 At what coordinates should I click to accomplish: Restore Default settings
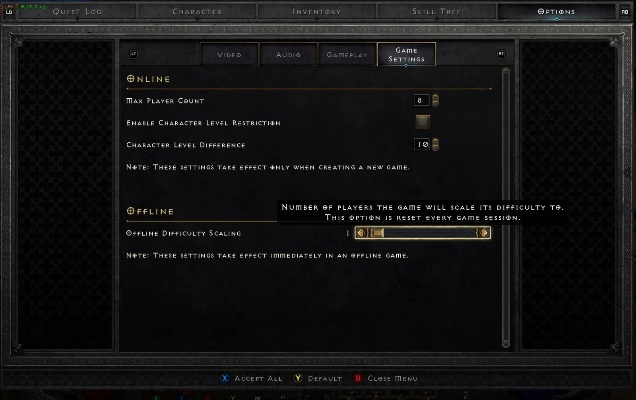click(x=320, y=379)
